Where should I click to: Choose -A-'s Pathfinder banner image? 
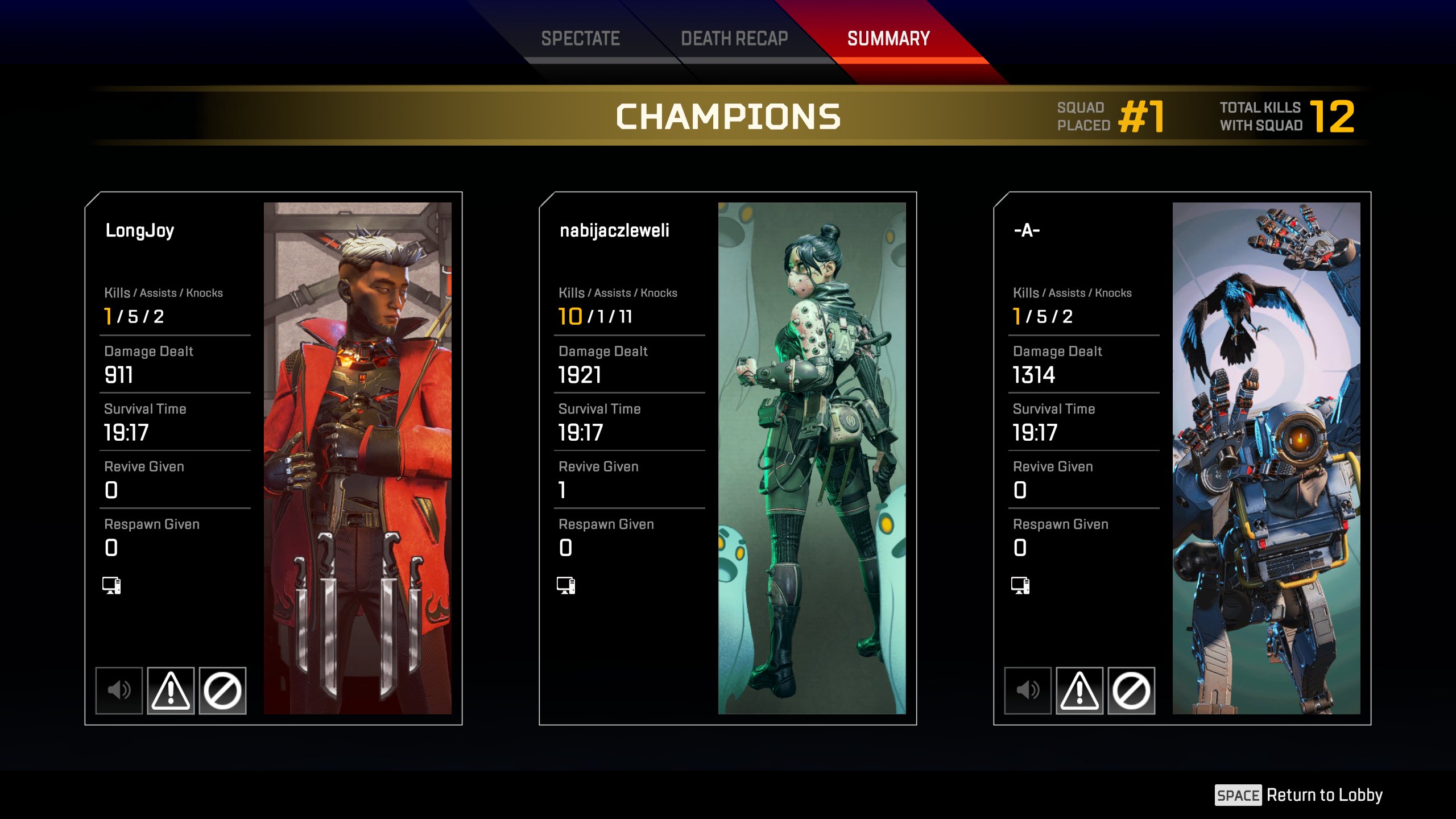[1266, 458]
